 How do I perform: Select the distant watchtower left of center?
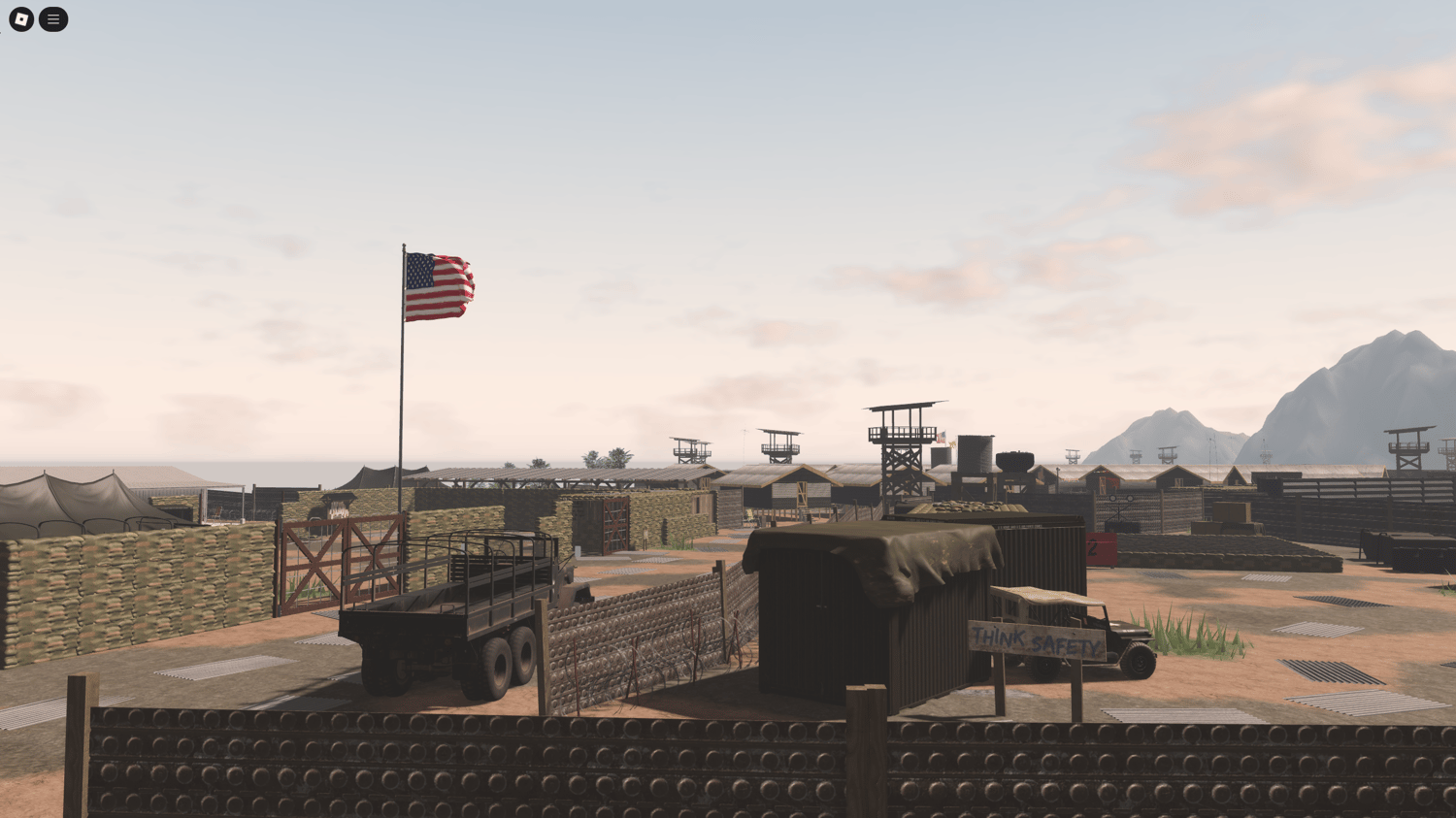[691, 449]
